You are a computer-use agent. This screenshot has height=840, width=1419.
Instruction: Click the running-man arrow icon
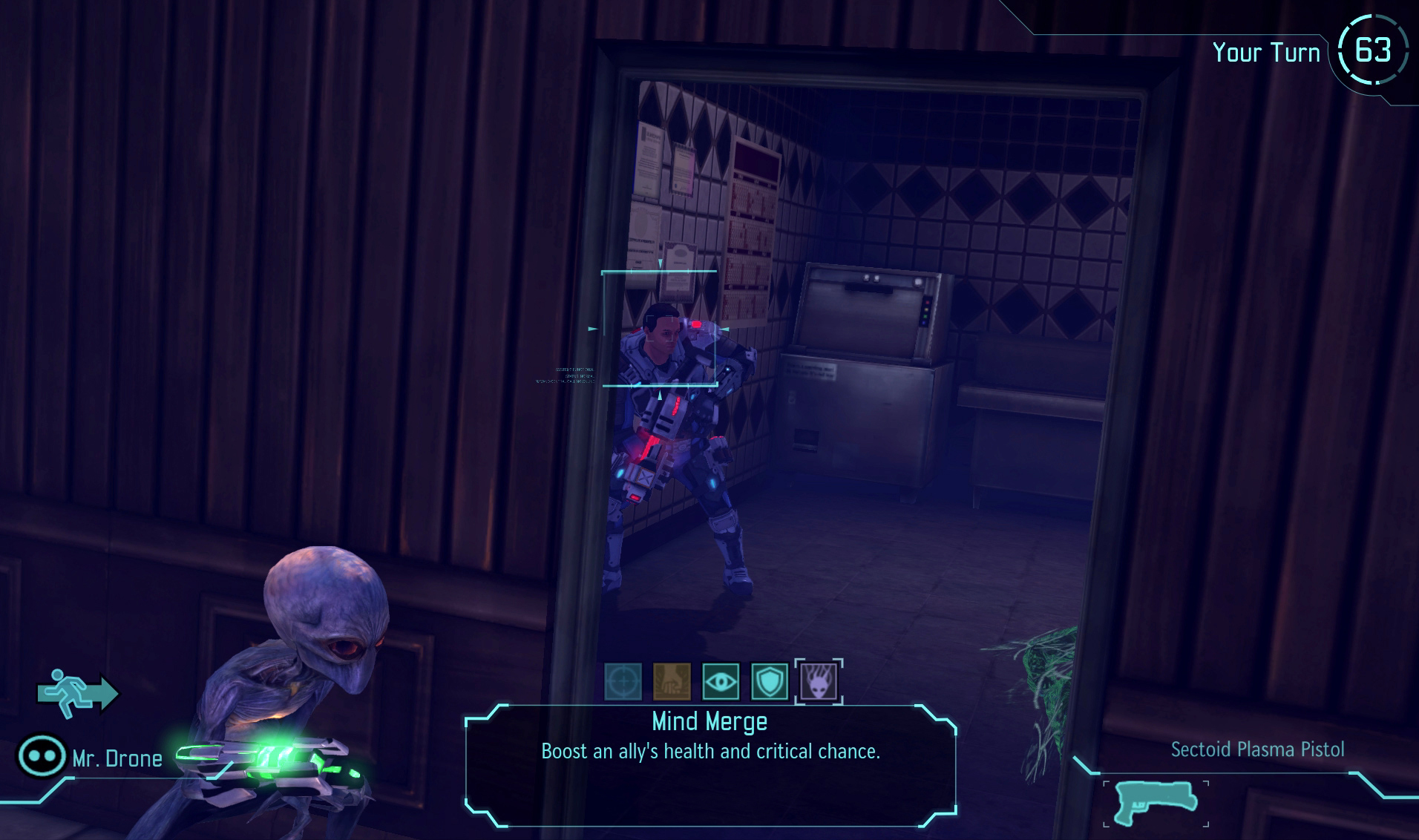(77, 693)
